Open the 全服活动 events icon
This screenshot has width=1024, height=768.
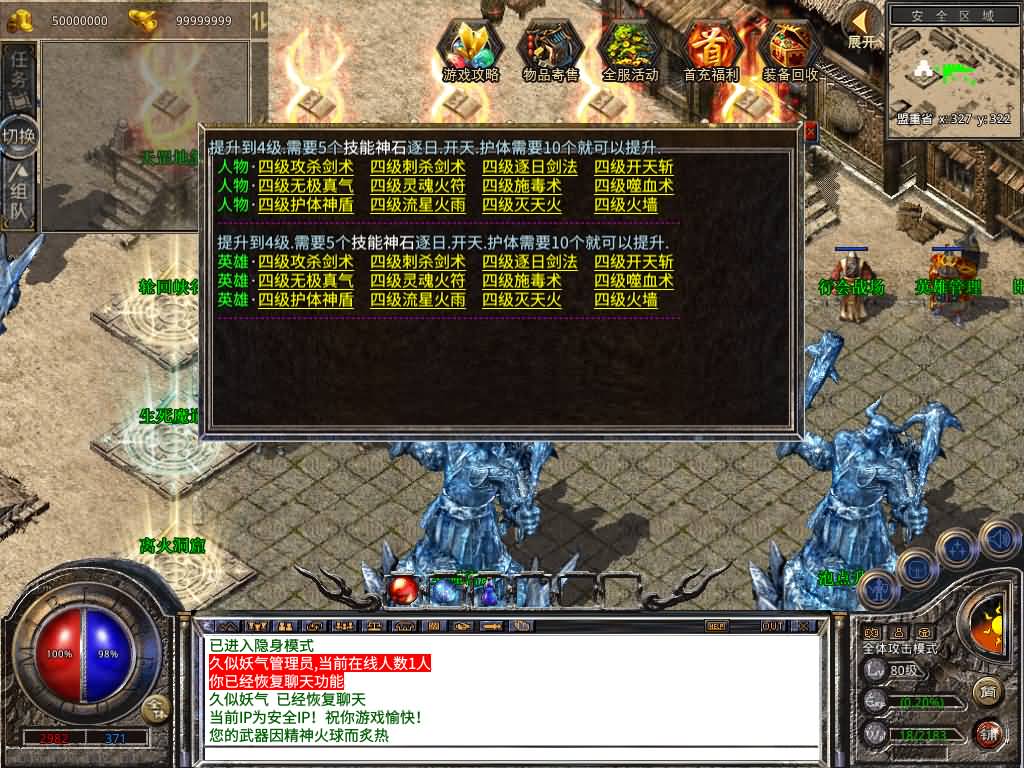tap(630, 50)
